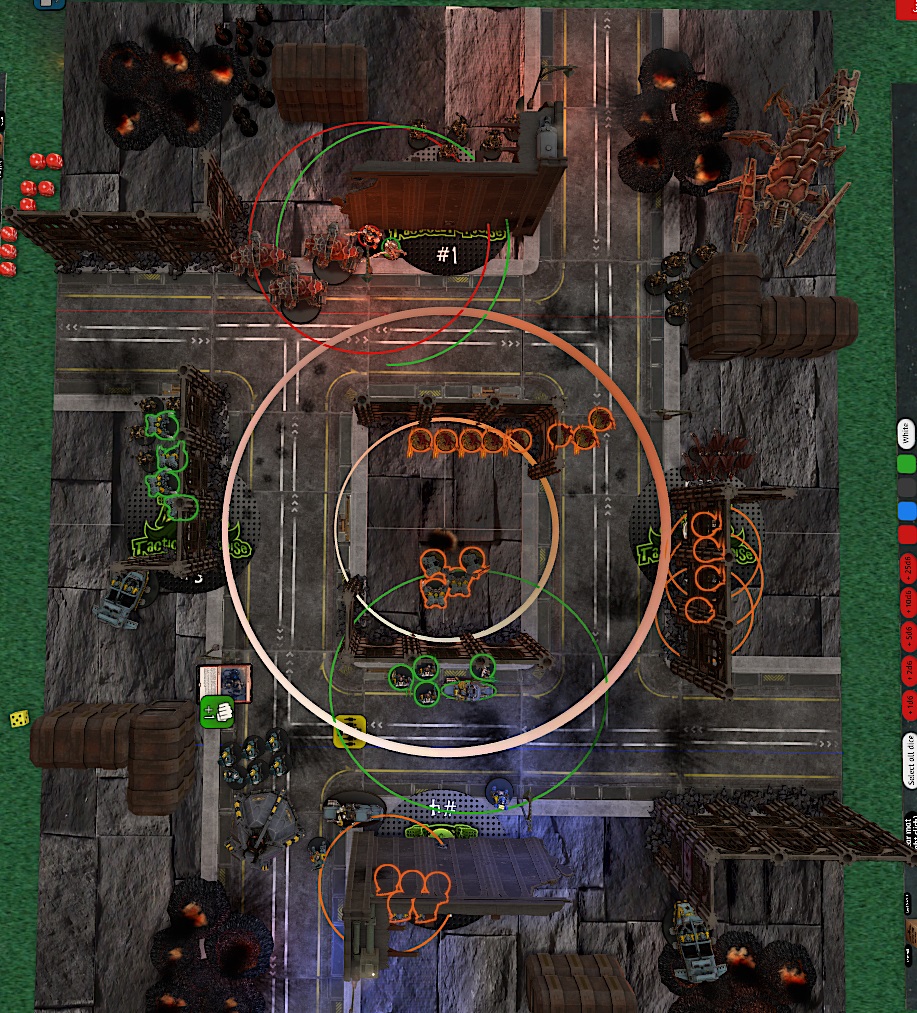Spawn dice with the +25d6 button

[907, 567]
